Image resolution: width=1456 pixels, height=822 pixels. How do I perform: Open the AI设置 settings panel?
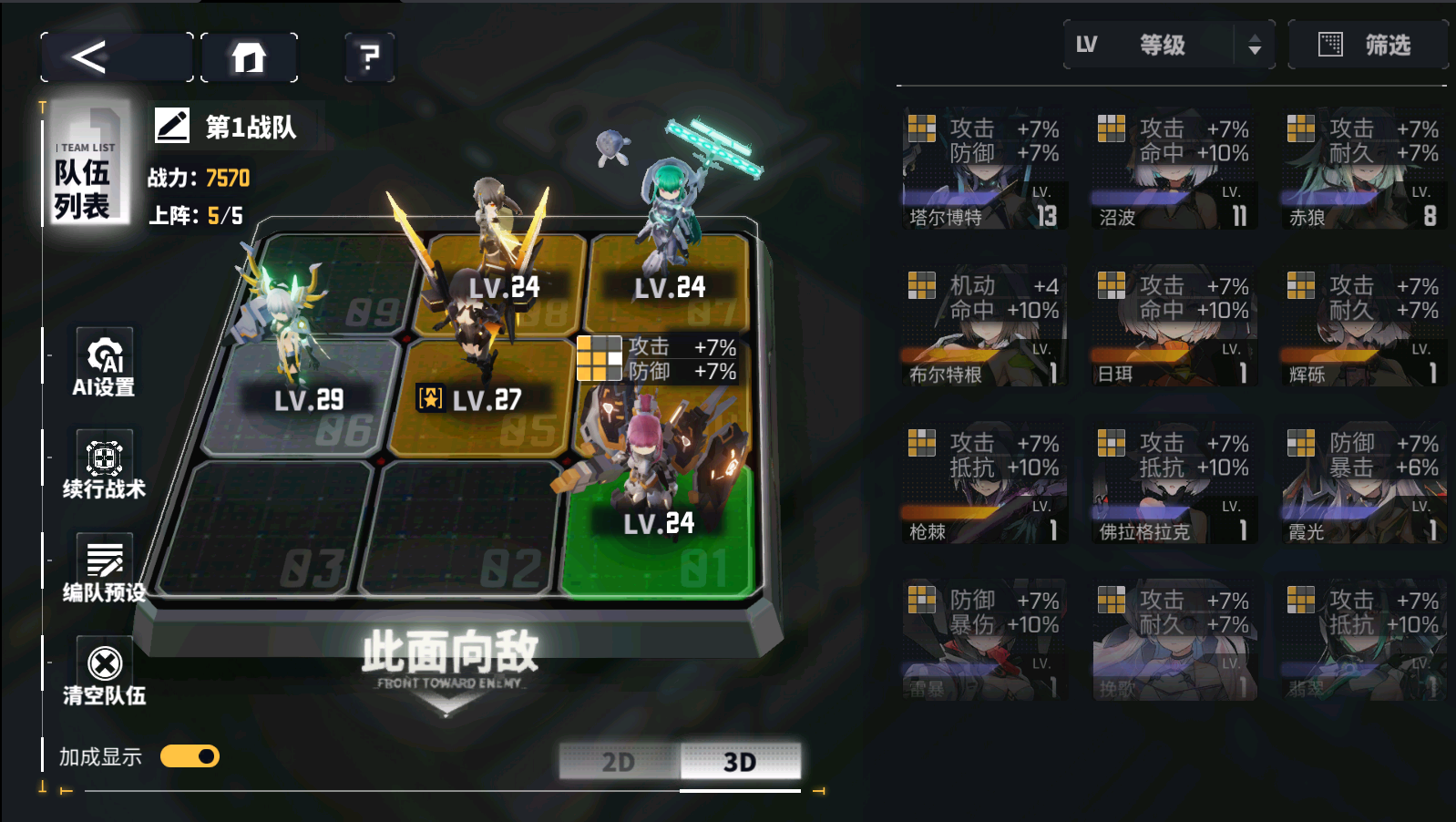(103, 363)
